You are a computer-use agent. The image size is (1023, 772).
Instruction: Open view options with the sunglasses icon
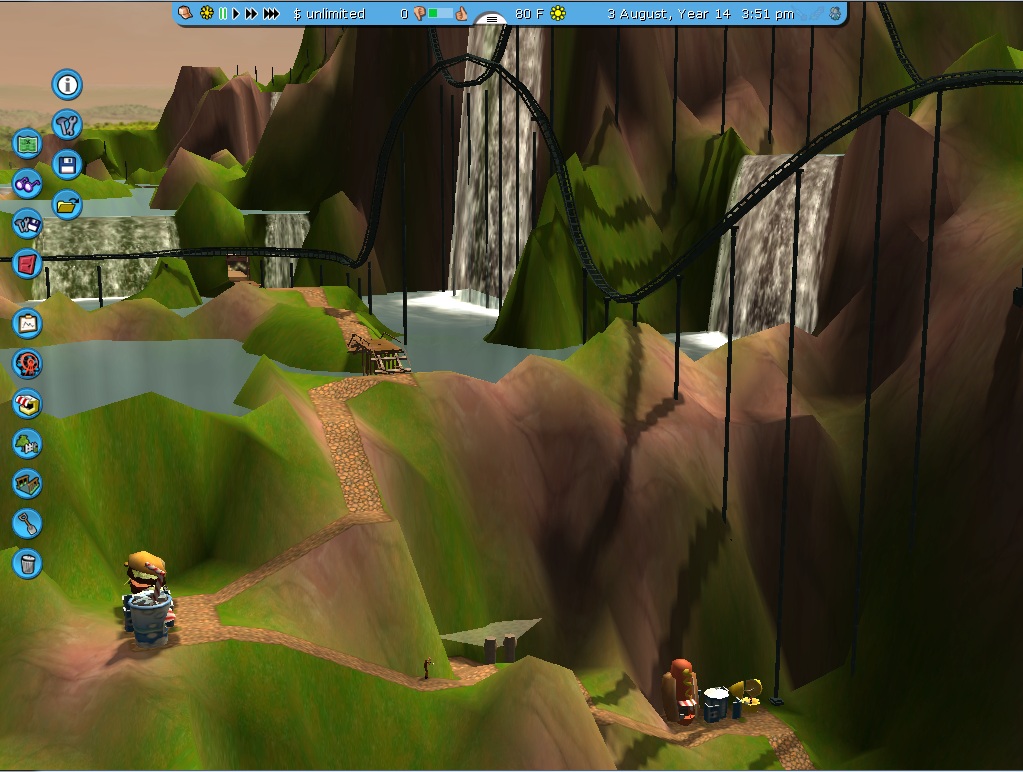coord(27,184)
